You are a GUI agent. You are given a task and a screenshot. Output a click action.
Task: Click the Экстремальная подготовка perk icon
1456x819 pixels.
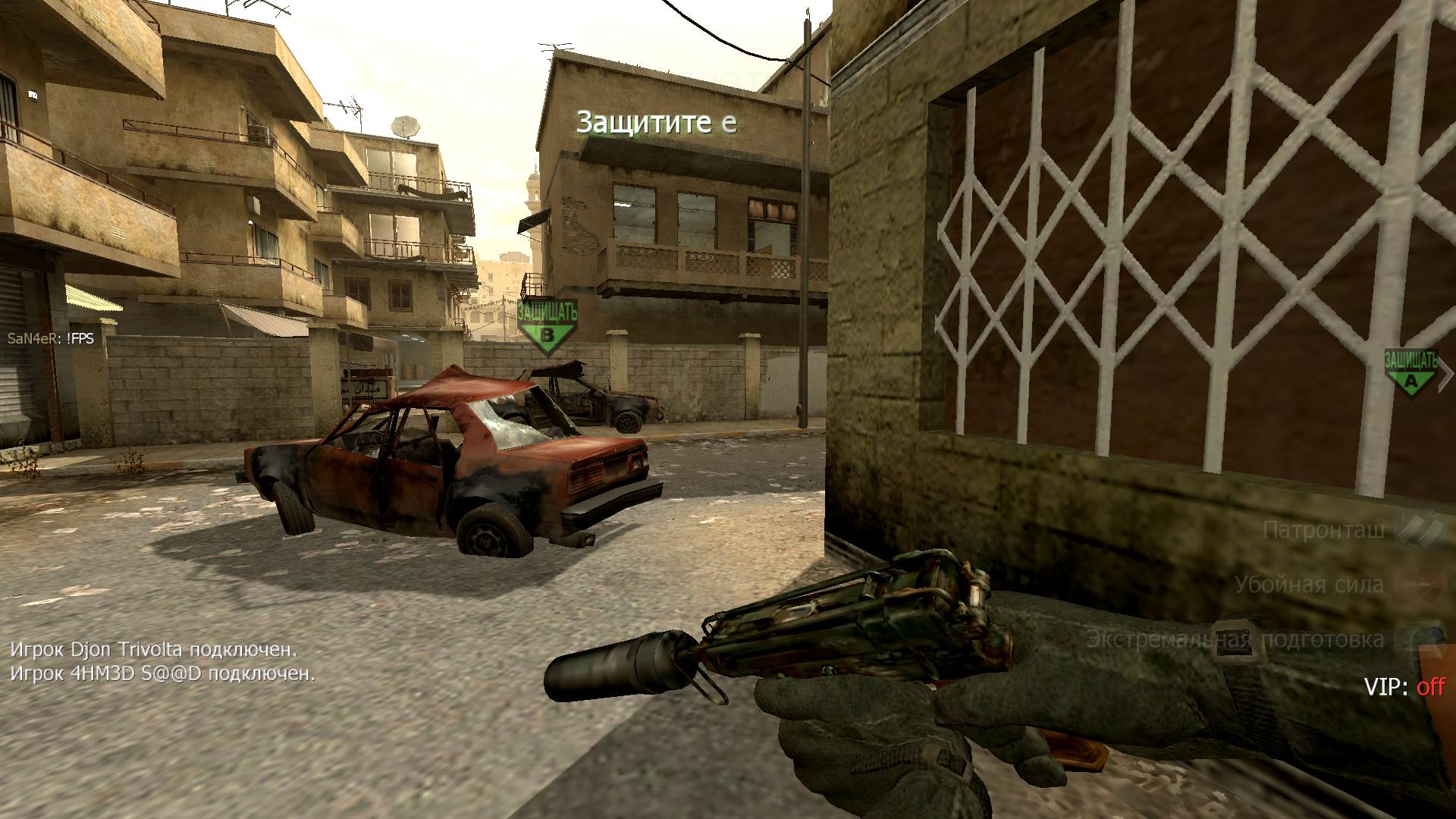[1422, 639]
